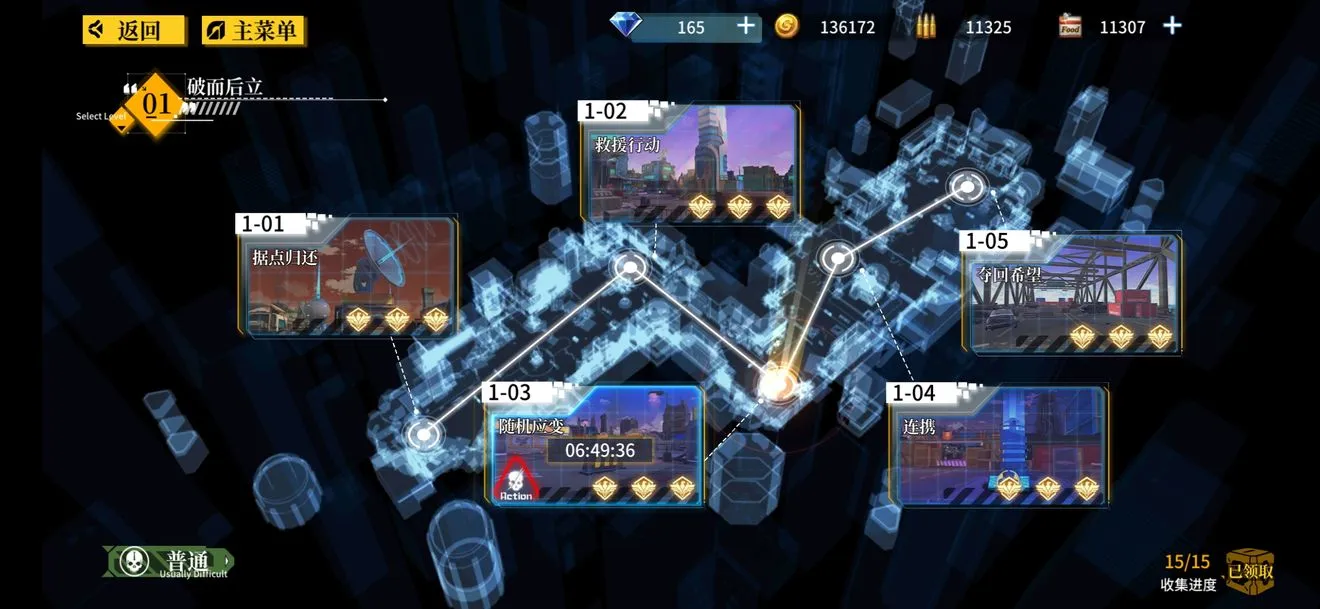Select stage 1-02 救援行动

click(x=691, y=164)
